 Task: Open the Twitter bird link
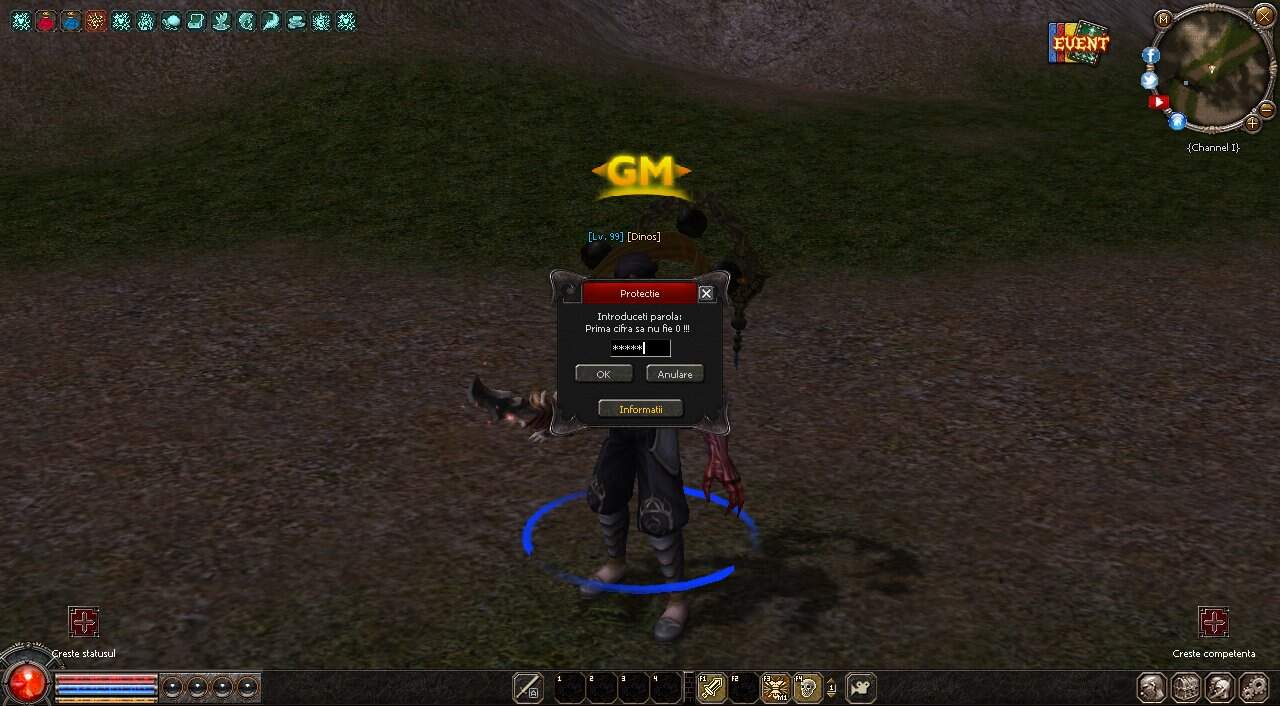[x=1149, y=80]
